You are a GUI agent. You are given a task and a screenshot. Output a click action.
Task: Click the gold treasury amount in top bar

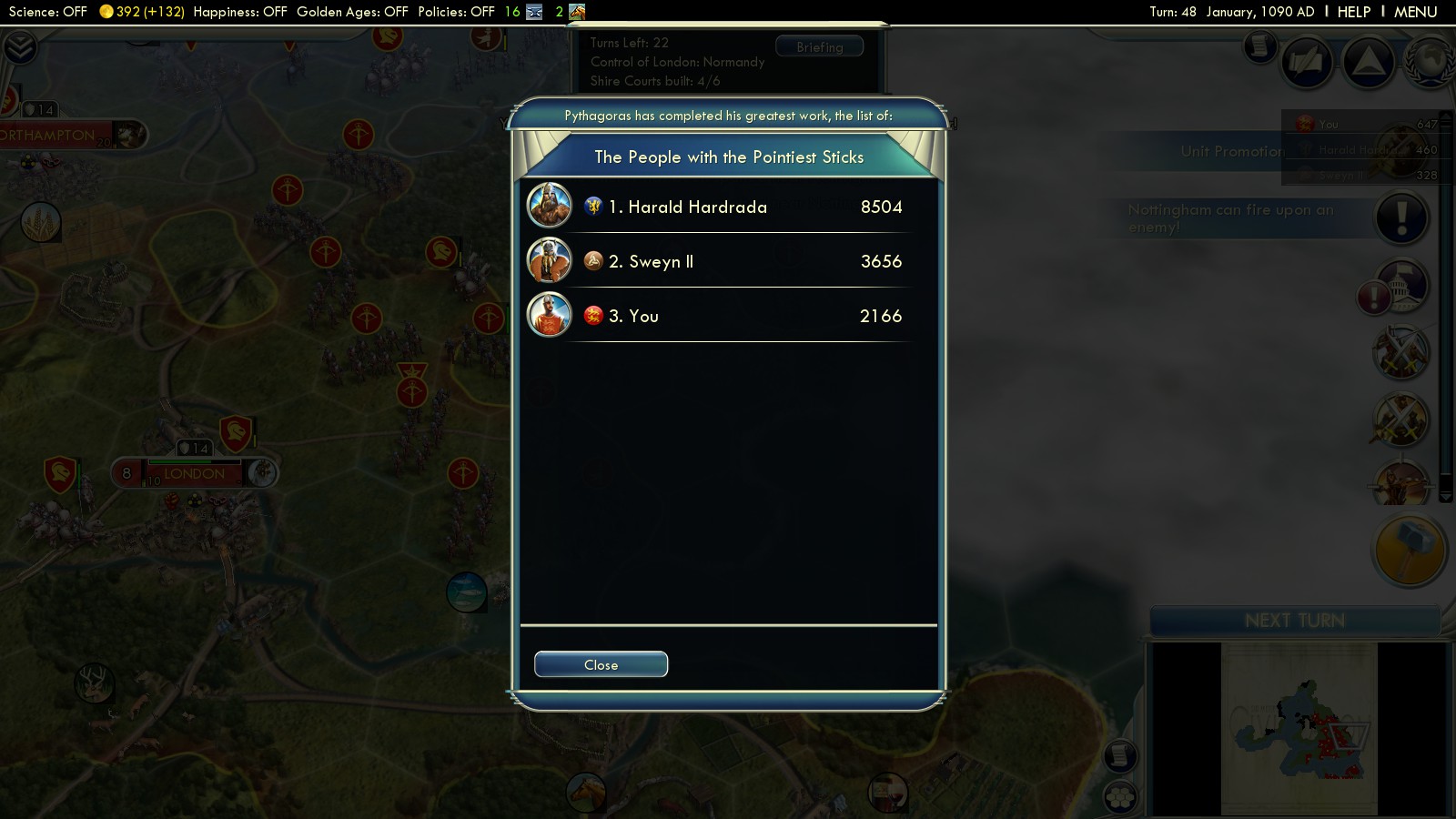coord(141,12)
